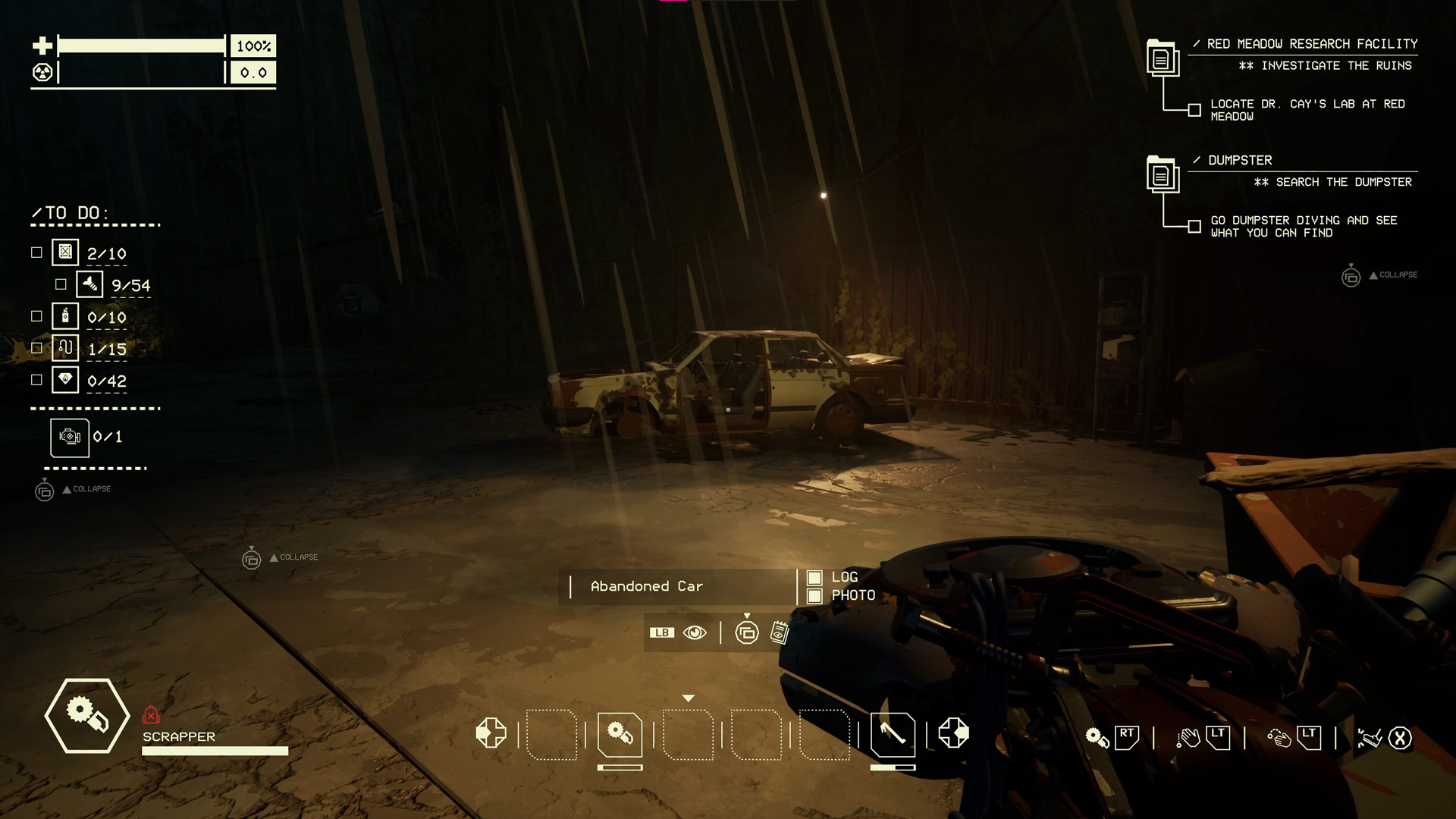Click the red backpack icon above SCRAPPER
Image resolution: width=1456 pixels, height=819 pixels.
[151, 715]
